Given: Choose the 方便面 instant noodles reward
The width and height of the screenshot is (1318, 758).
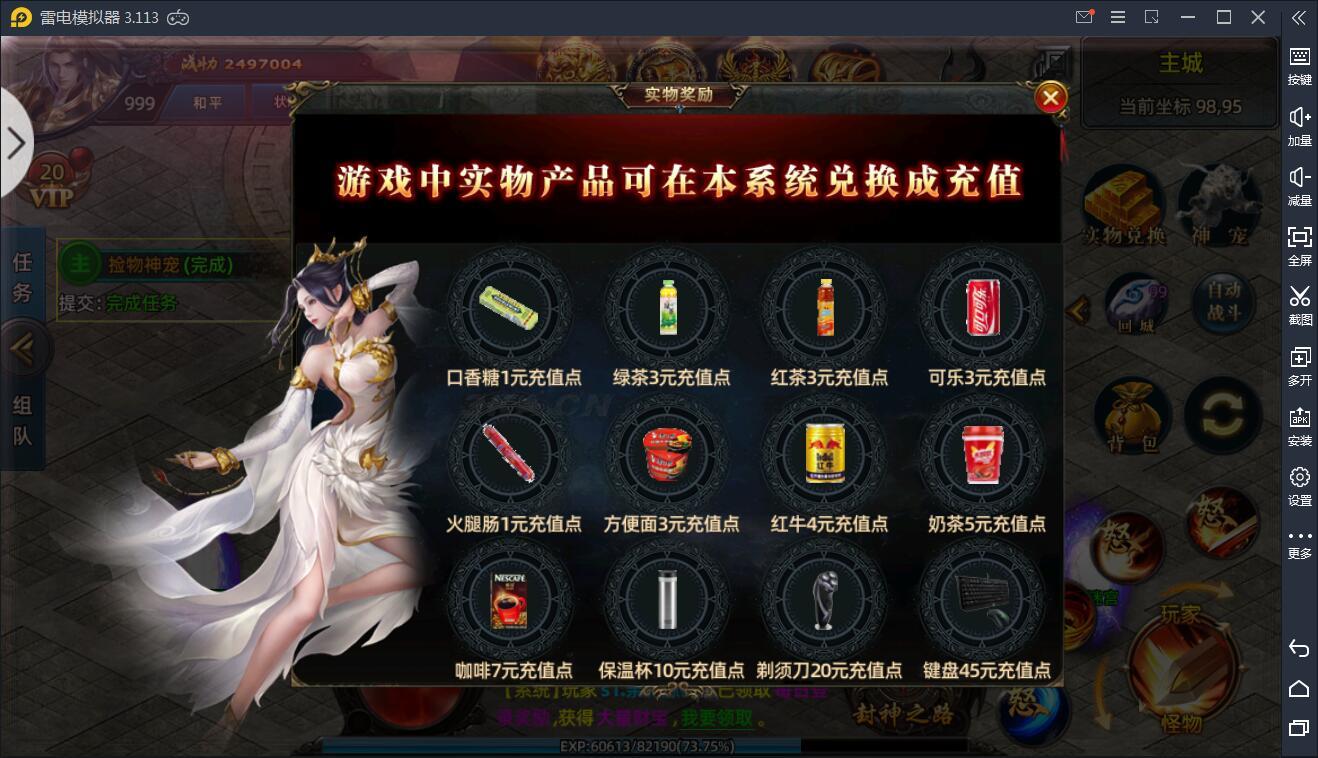Looking at the screenshot, I should tap(668, 455).
